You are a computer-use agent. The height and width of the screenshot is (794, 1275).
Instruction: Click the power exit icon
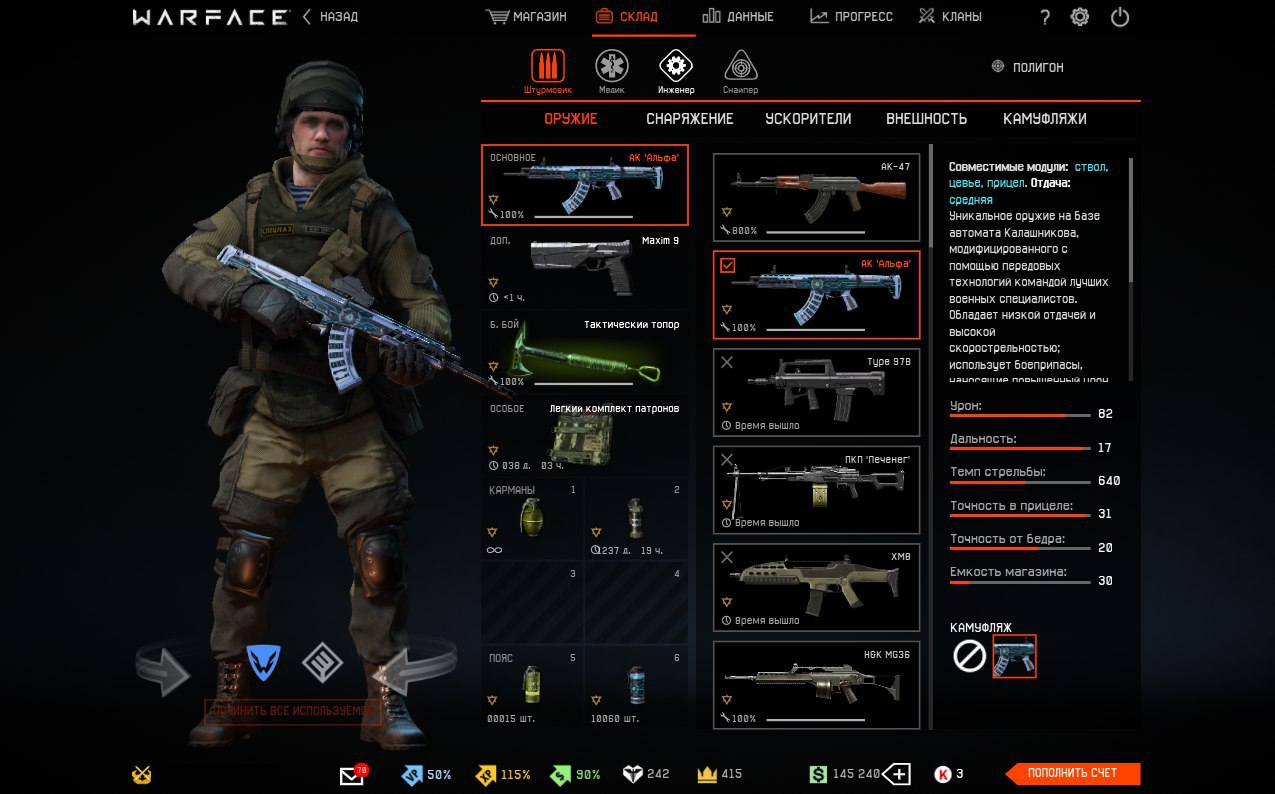[1120, 17]
